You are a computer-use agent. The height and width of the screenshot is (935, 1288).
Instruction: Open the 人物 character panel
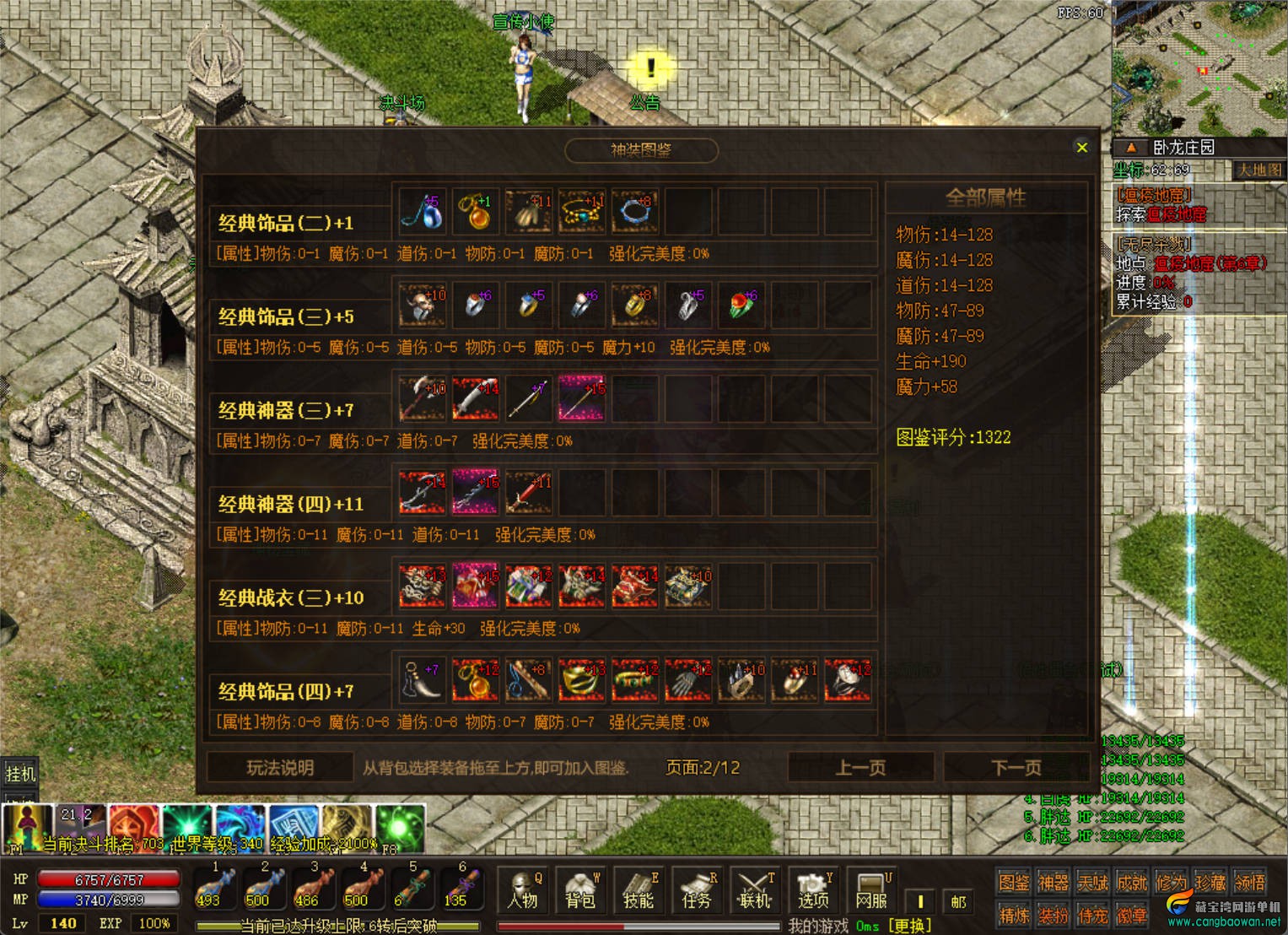pyautogui.click(x=523, y=891)
